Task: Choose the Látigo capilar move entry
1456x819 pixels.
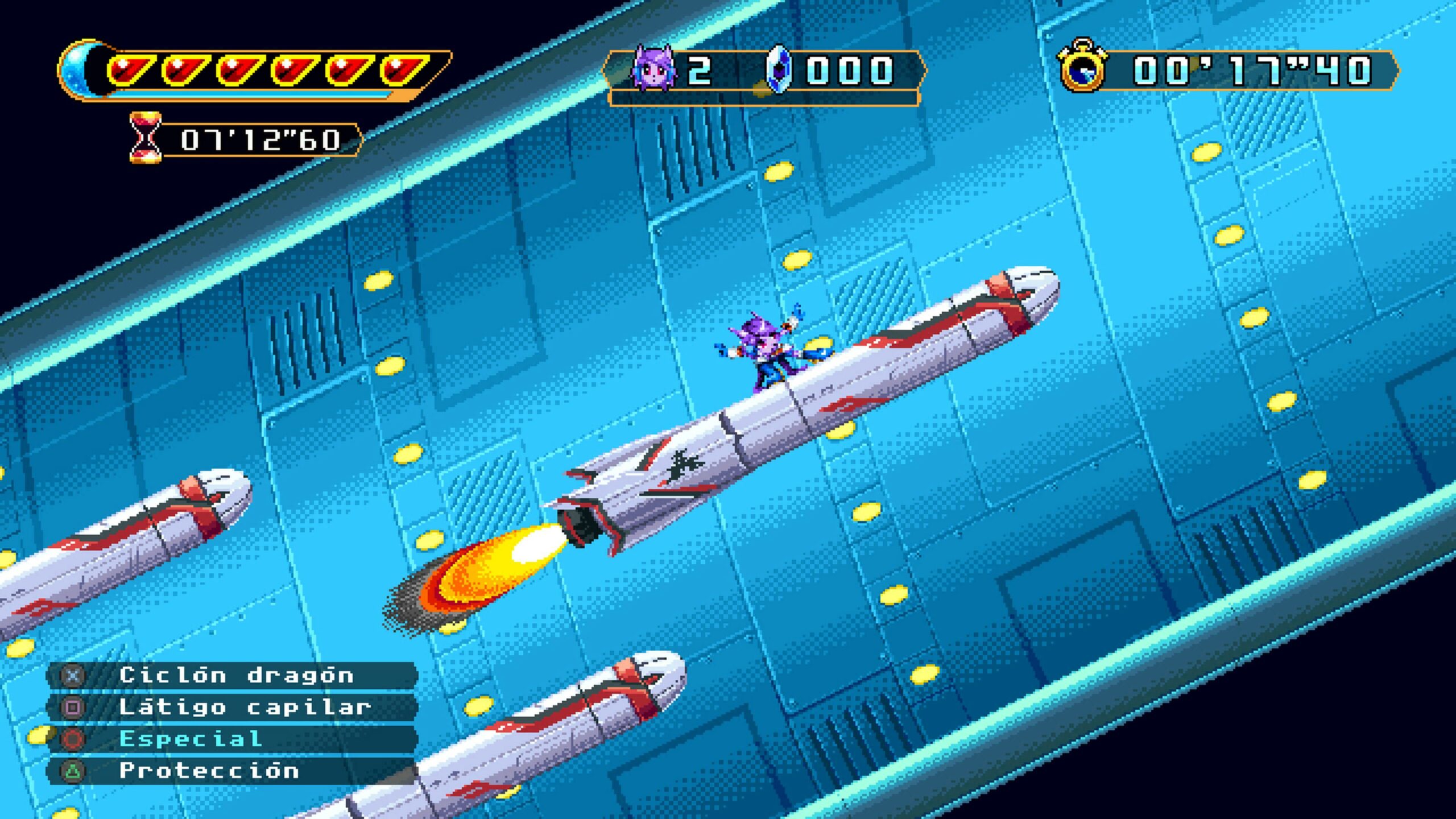Action: [245, 708]
